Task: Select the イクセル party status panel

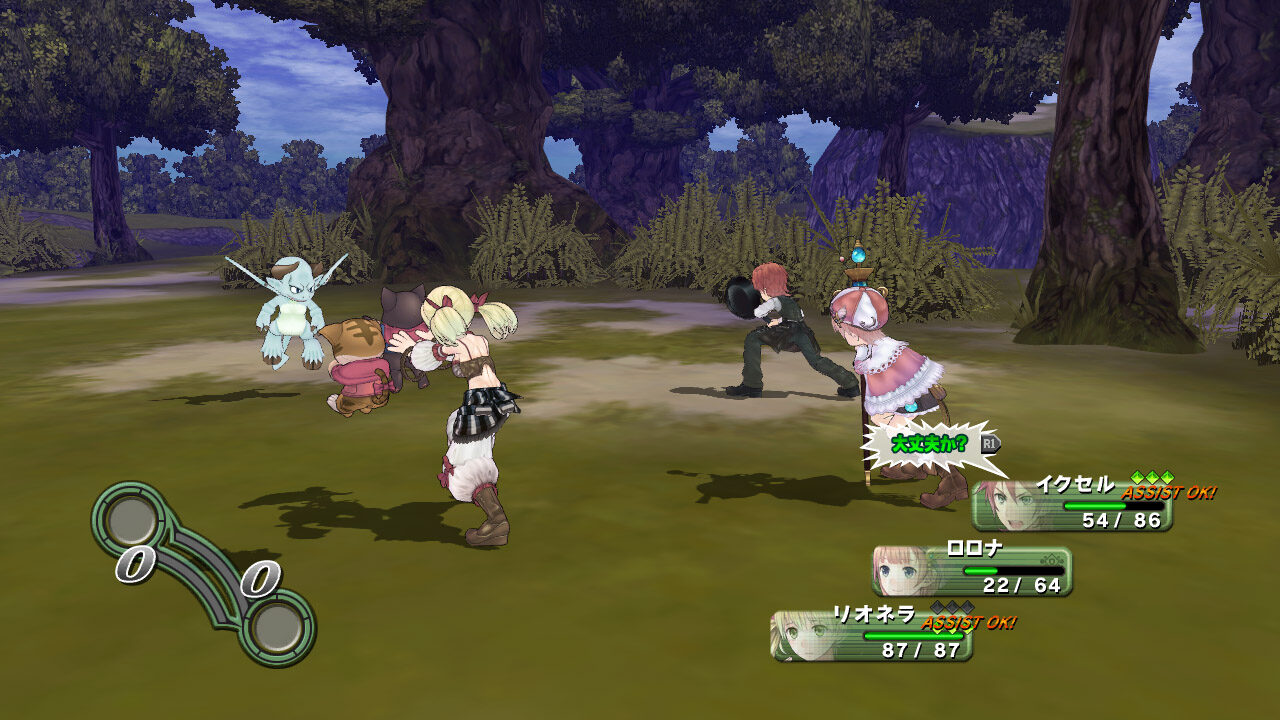Action: [1072, 506]
